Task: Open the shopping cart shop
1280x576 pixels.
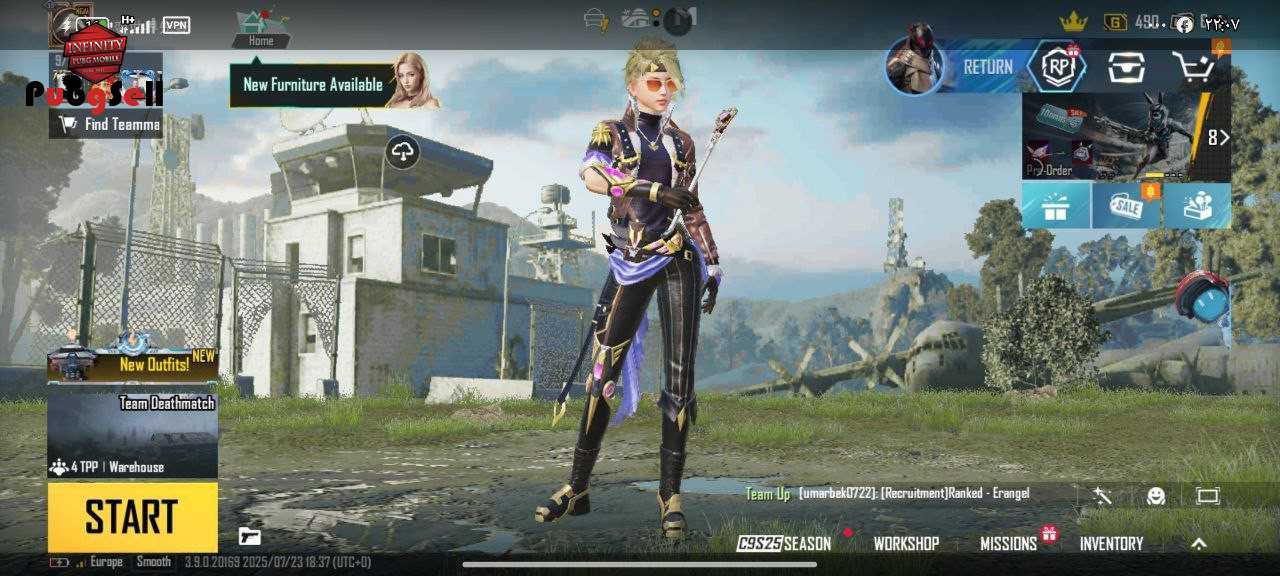Action: 1192,68
